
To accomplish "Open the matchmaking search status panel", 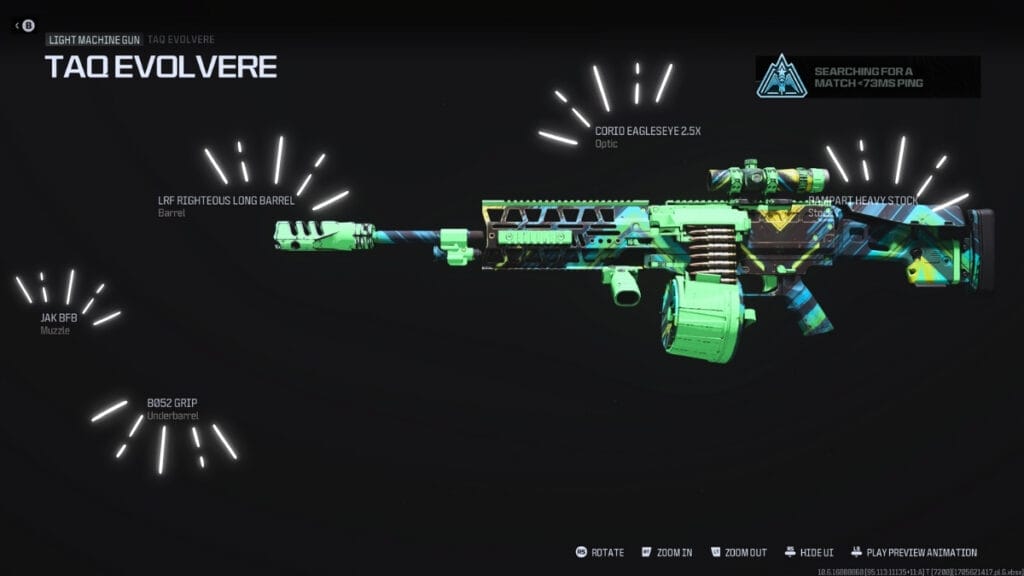I will pyautogui.click(x=867, y=77).
